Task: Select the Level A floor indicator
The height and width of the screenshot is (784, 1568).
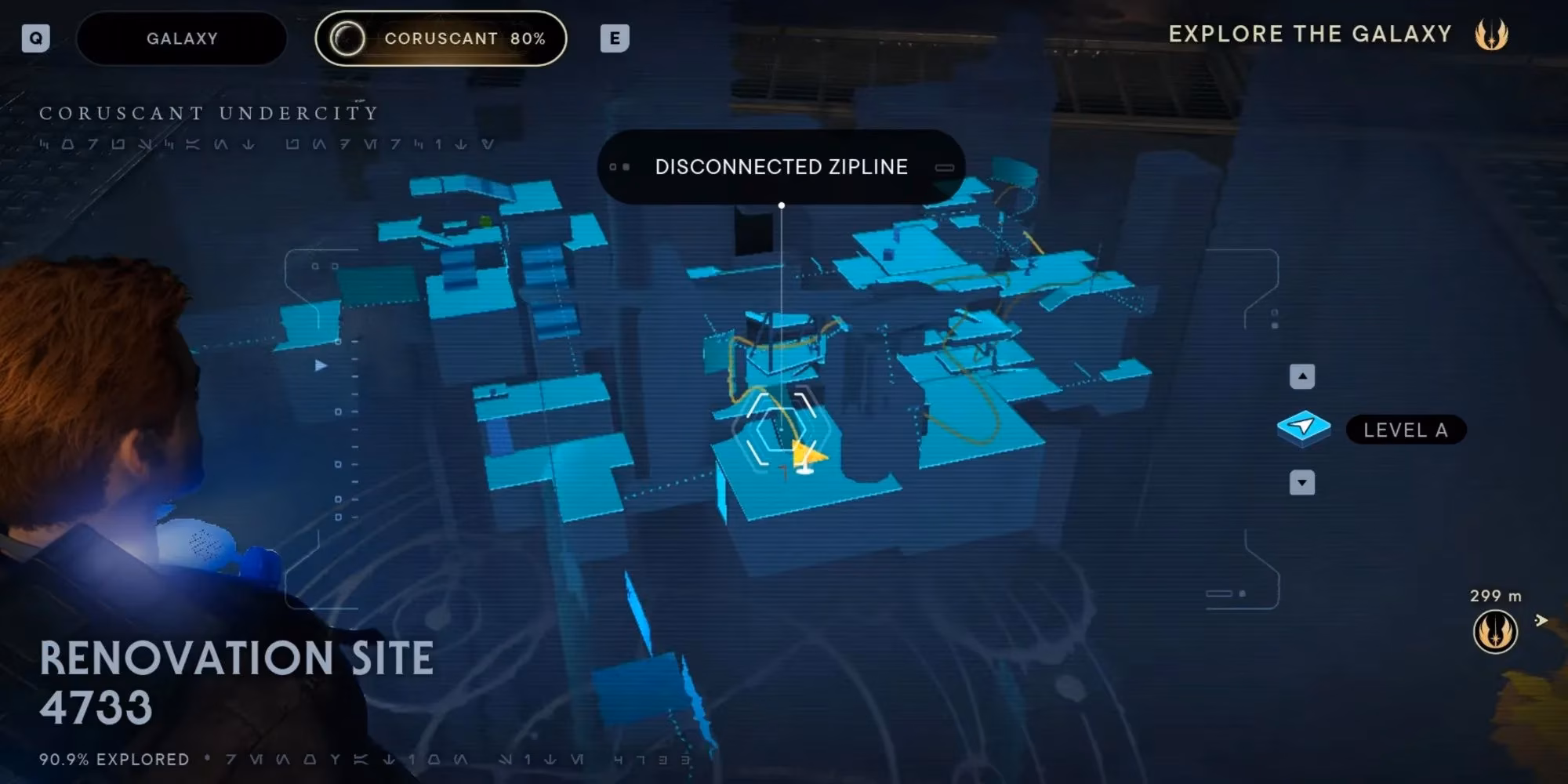Action: click(1405, 430)
